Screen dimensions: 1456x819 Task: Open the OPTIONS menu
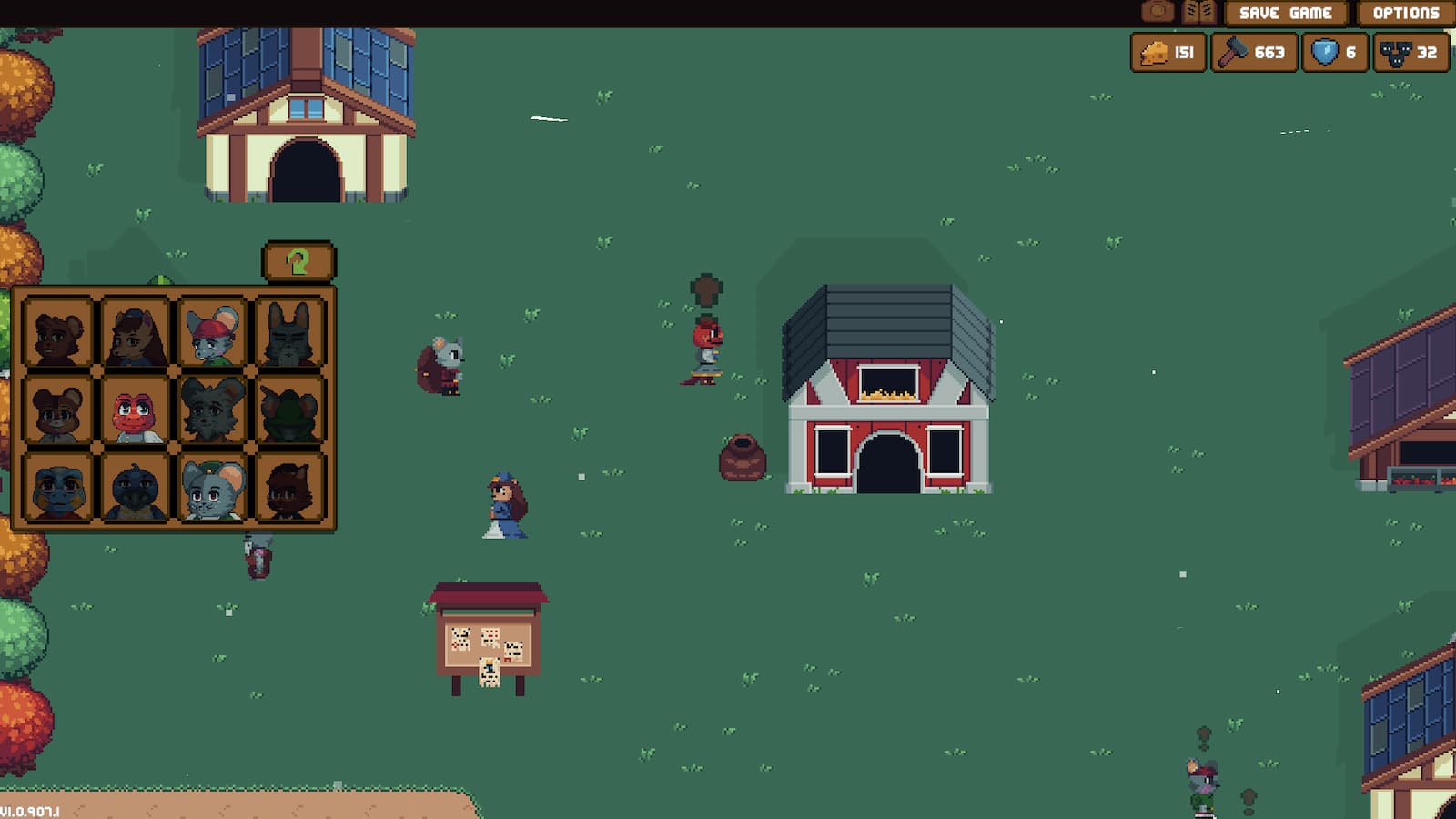(1404, 14)
